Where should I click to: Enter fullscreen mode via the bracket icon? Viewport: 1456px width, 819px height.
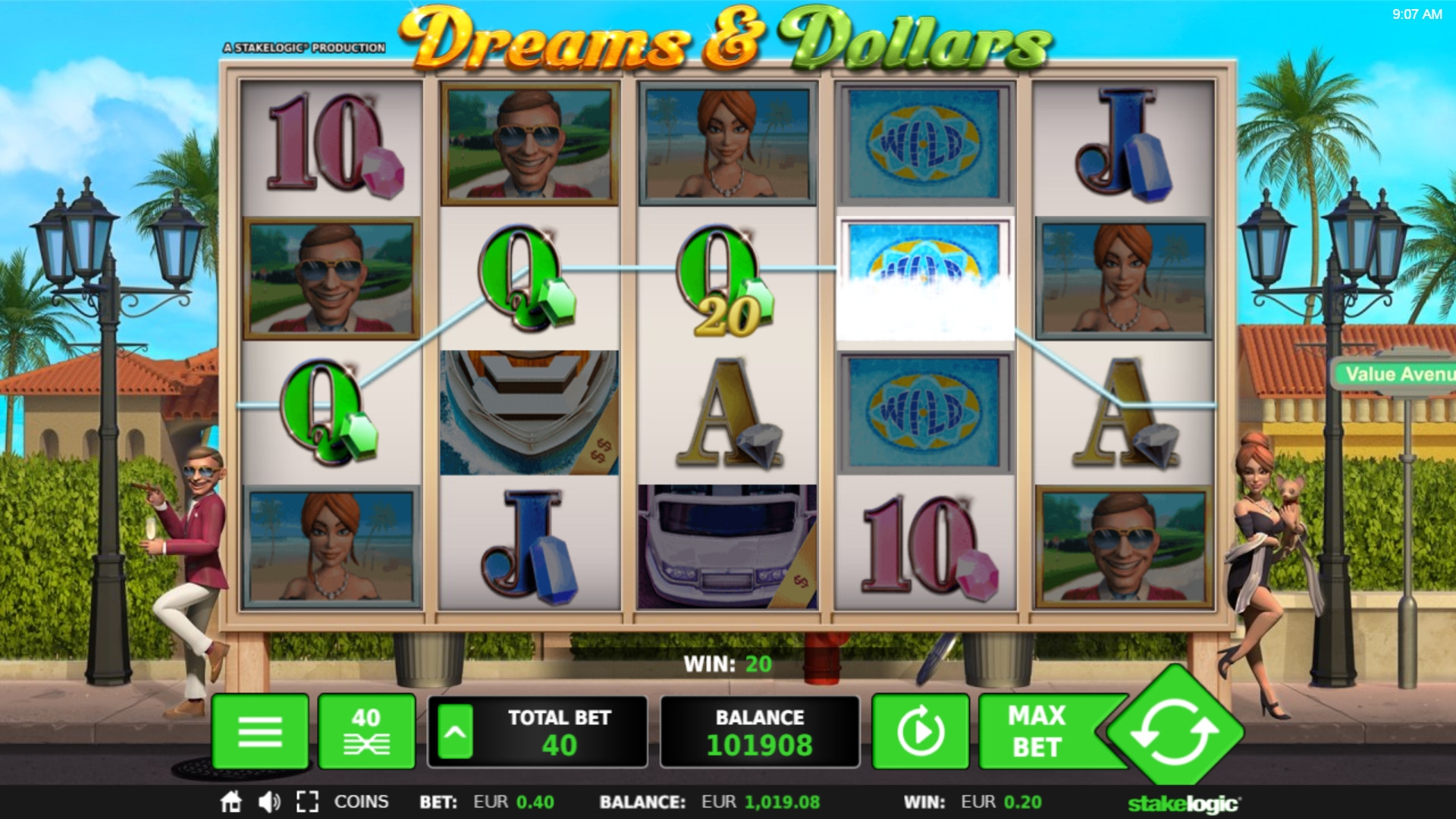coord(307,802)
